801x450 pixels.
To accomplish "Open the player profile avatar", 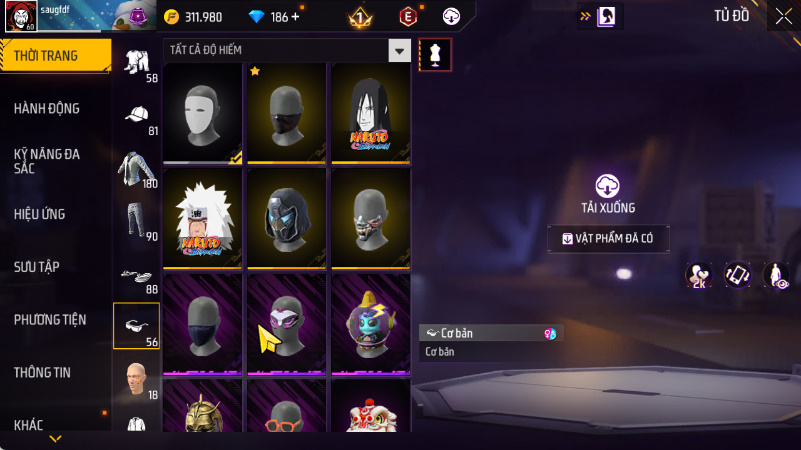I will click(x=22, y=16).
